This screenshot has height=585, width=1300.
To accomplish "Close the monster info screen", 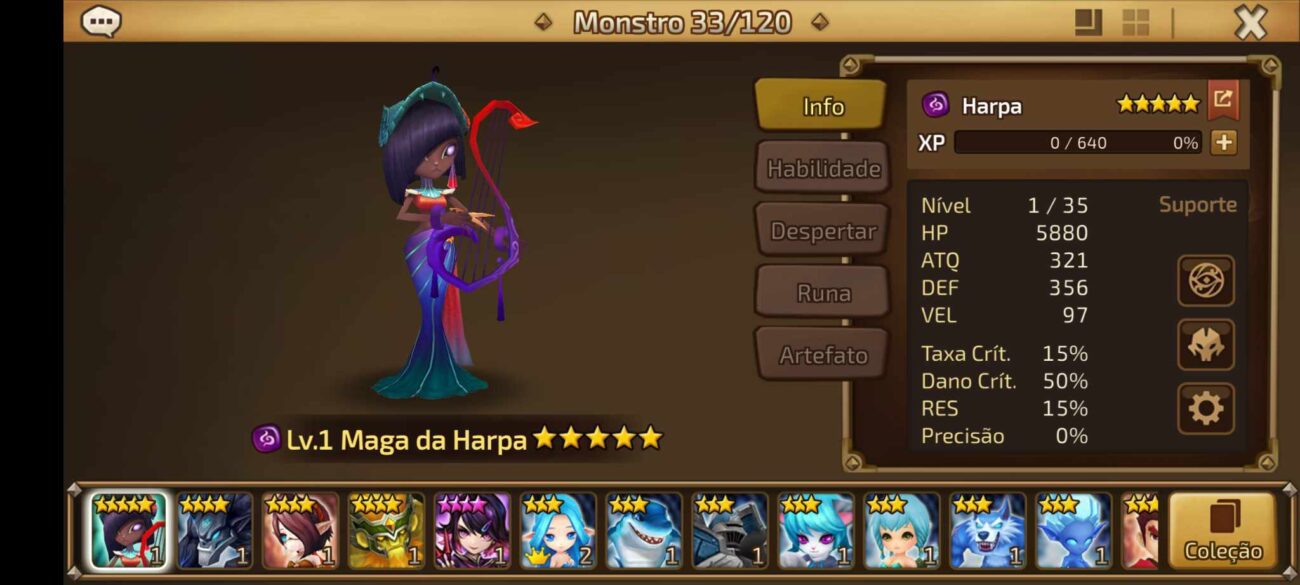I will point(1250,22).
